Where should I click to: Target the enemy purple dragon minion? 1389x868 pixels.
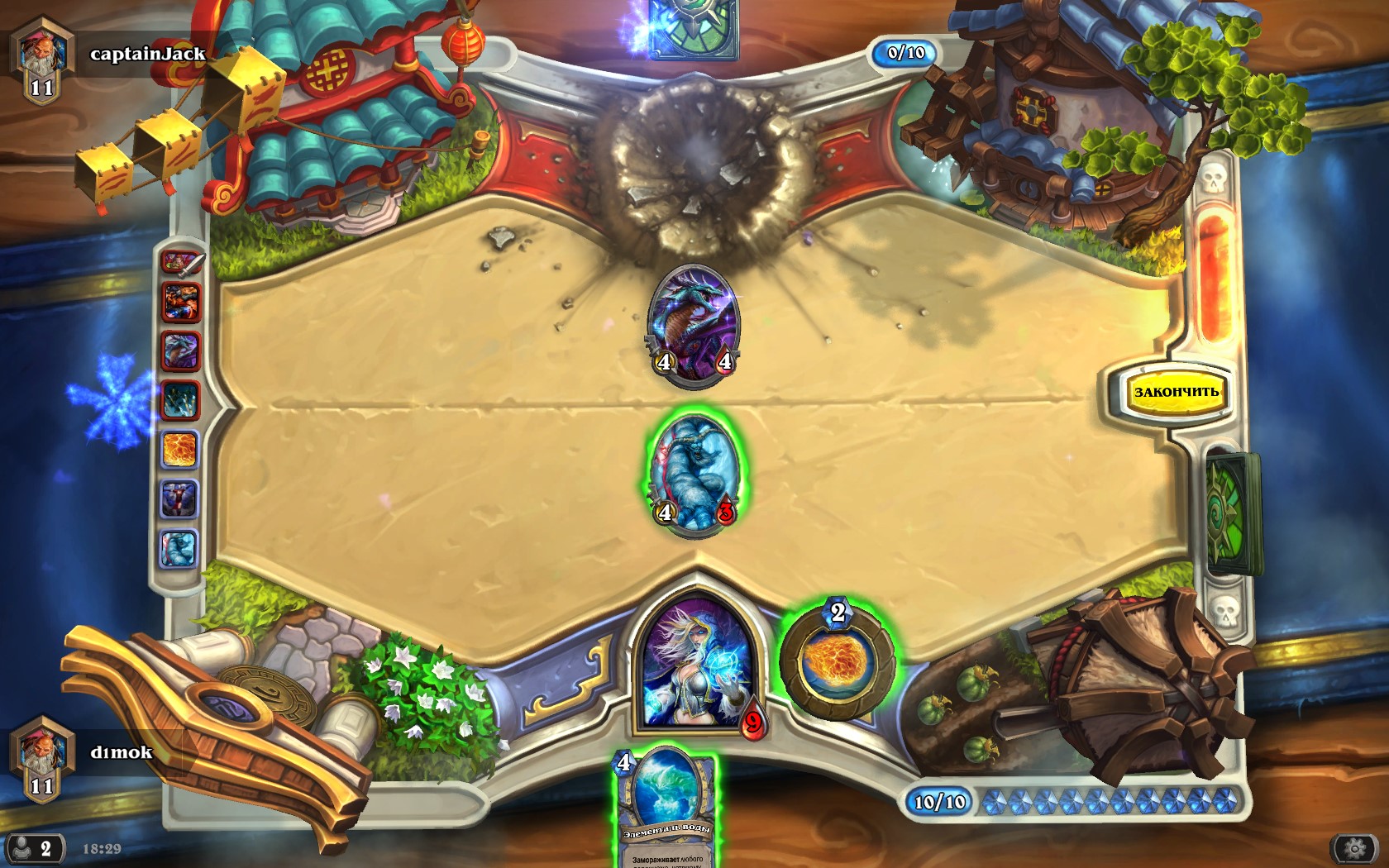694,324
